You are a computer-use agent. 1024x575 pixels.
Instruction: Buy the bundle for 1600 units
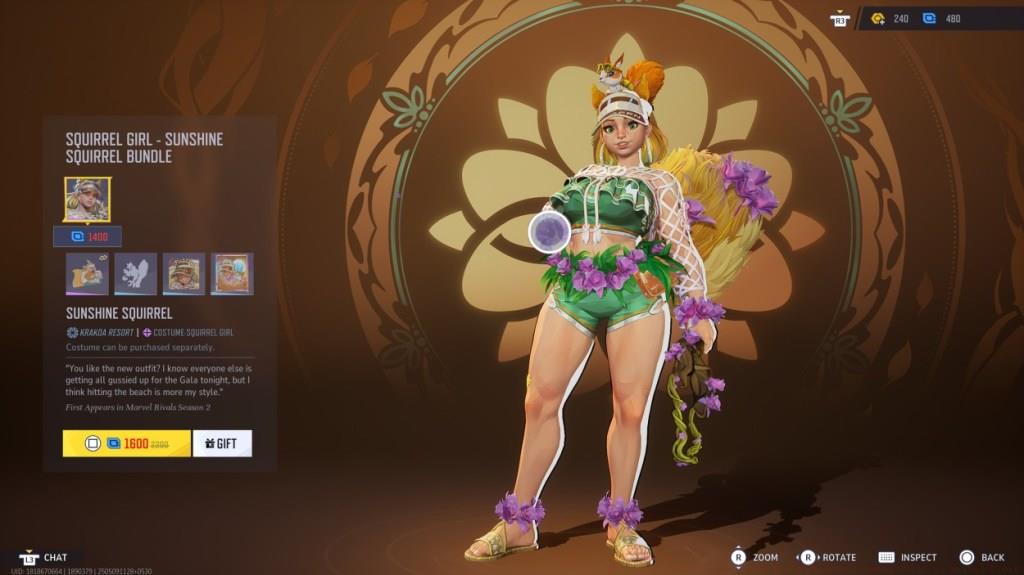pos(126,443)
